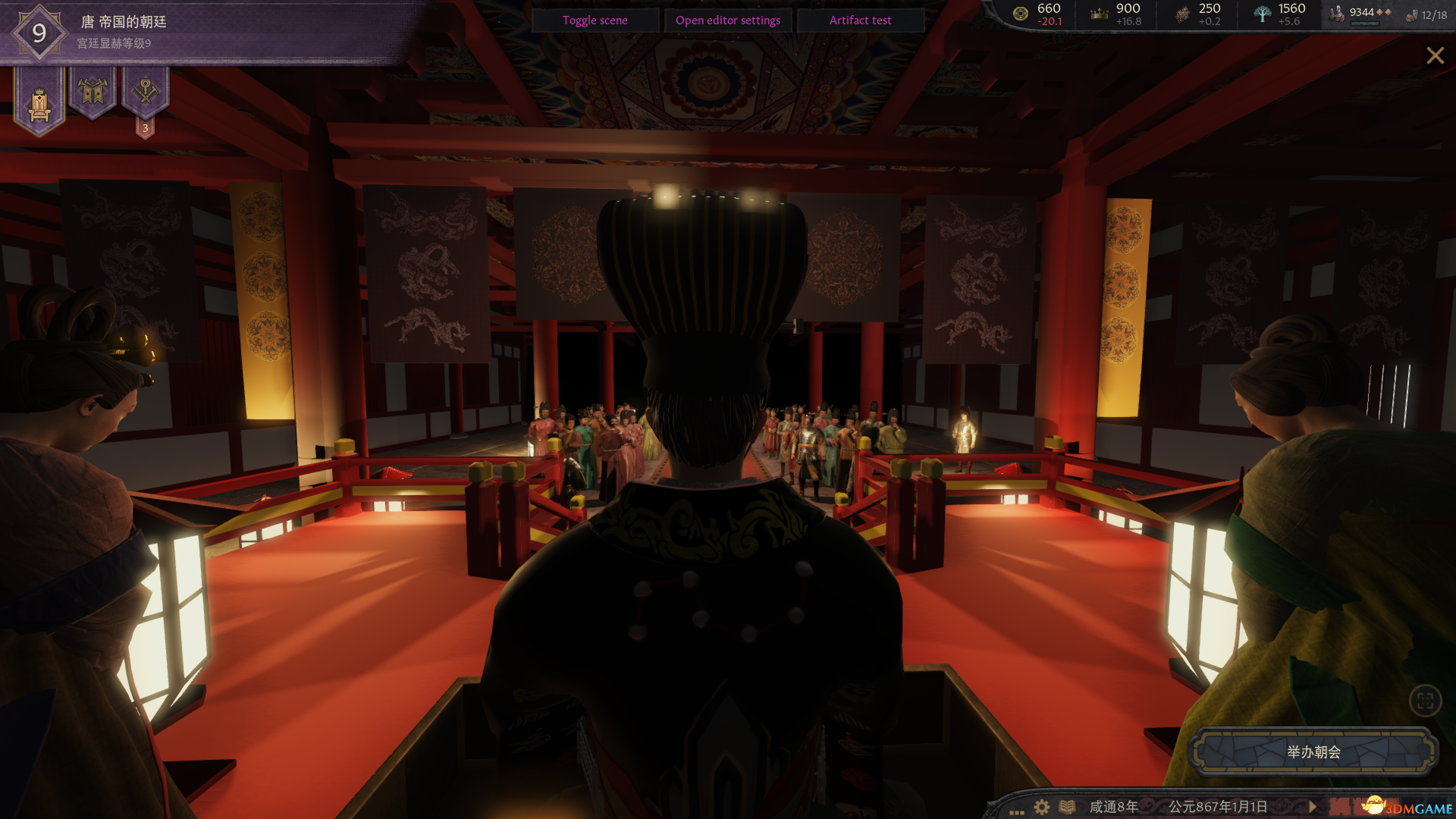
Task: Open prestige details via the crown icon
Action: 1098,13
